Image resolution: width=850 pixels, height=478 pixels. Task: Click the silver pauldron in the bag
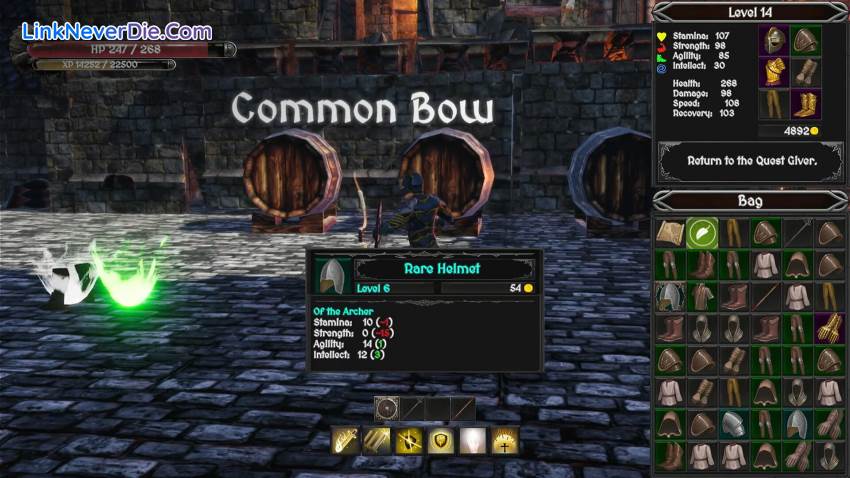click(733, 423)
